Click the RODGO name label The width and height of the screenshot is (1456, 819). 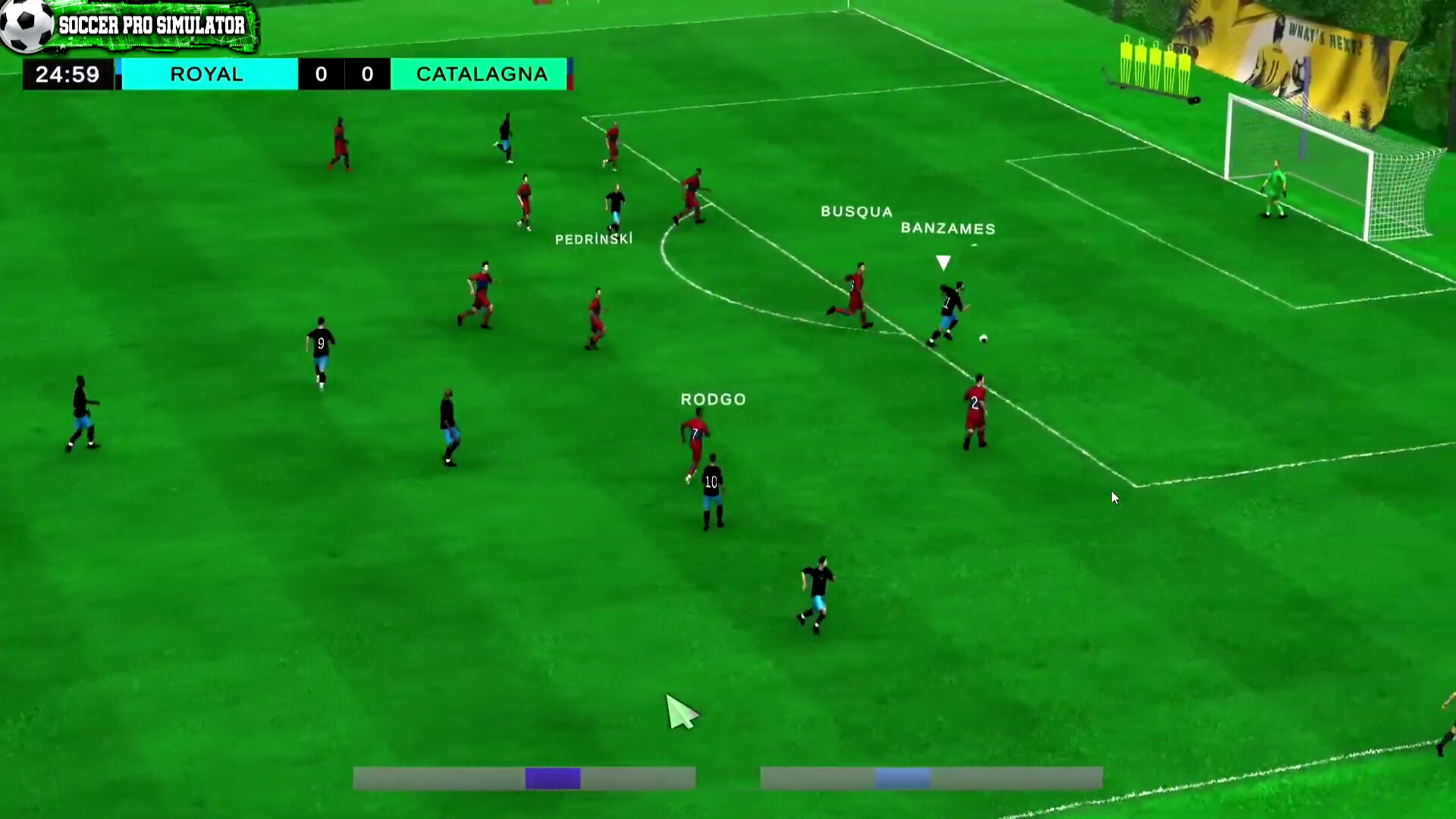pyautogui.click(x=712, y=399)
